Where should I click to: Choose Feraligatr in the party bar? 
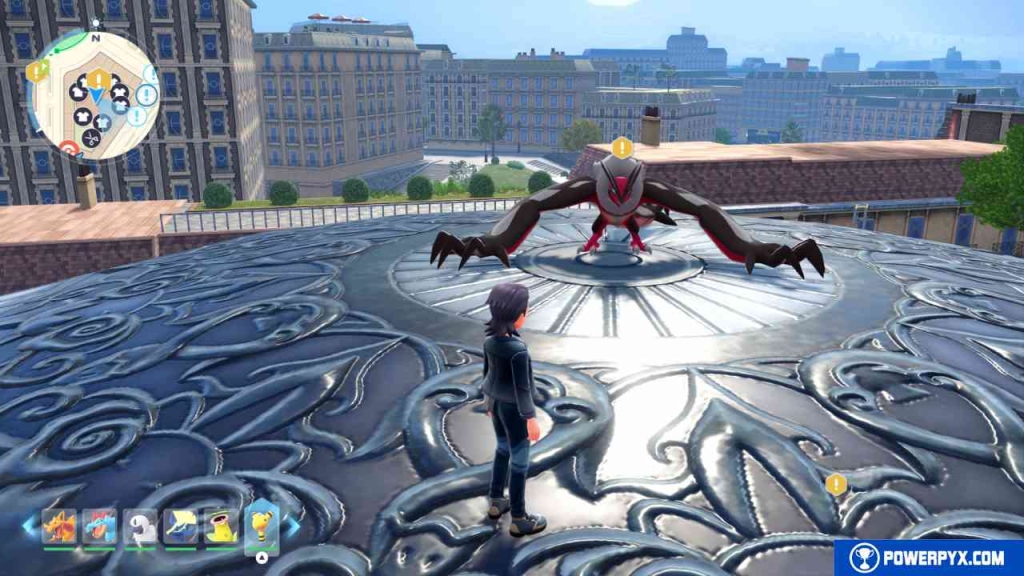click(x=100, y=526)
